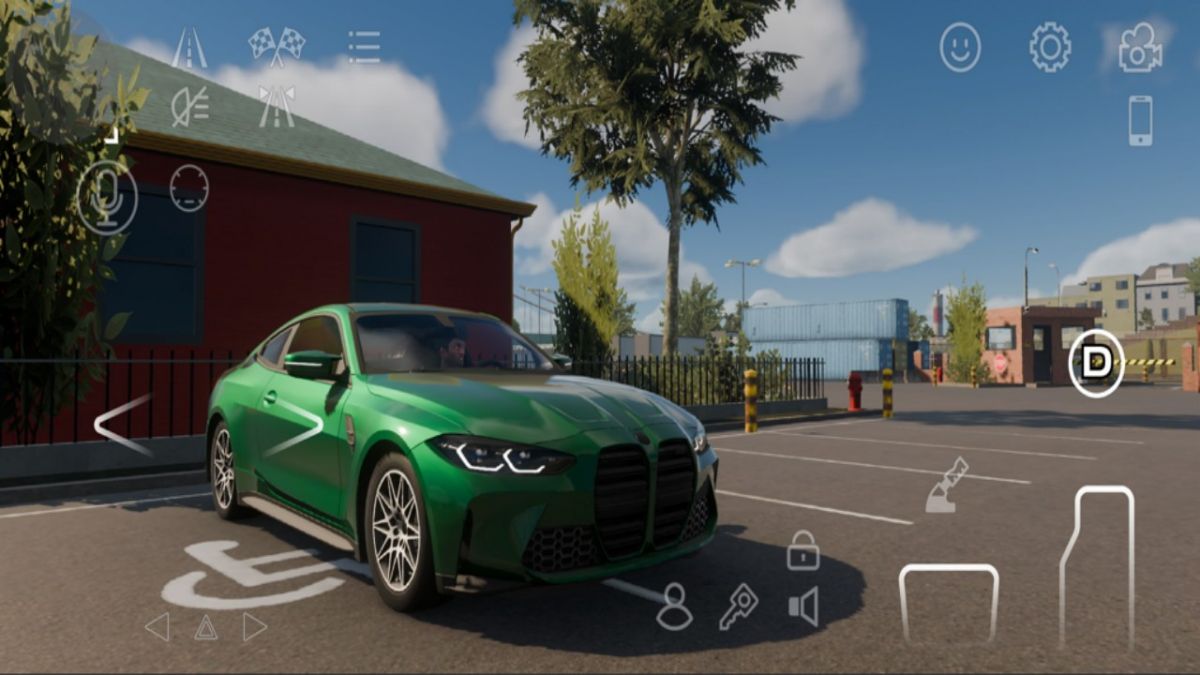Switch the camera view

click(1140, 47)
